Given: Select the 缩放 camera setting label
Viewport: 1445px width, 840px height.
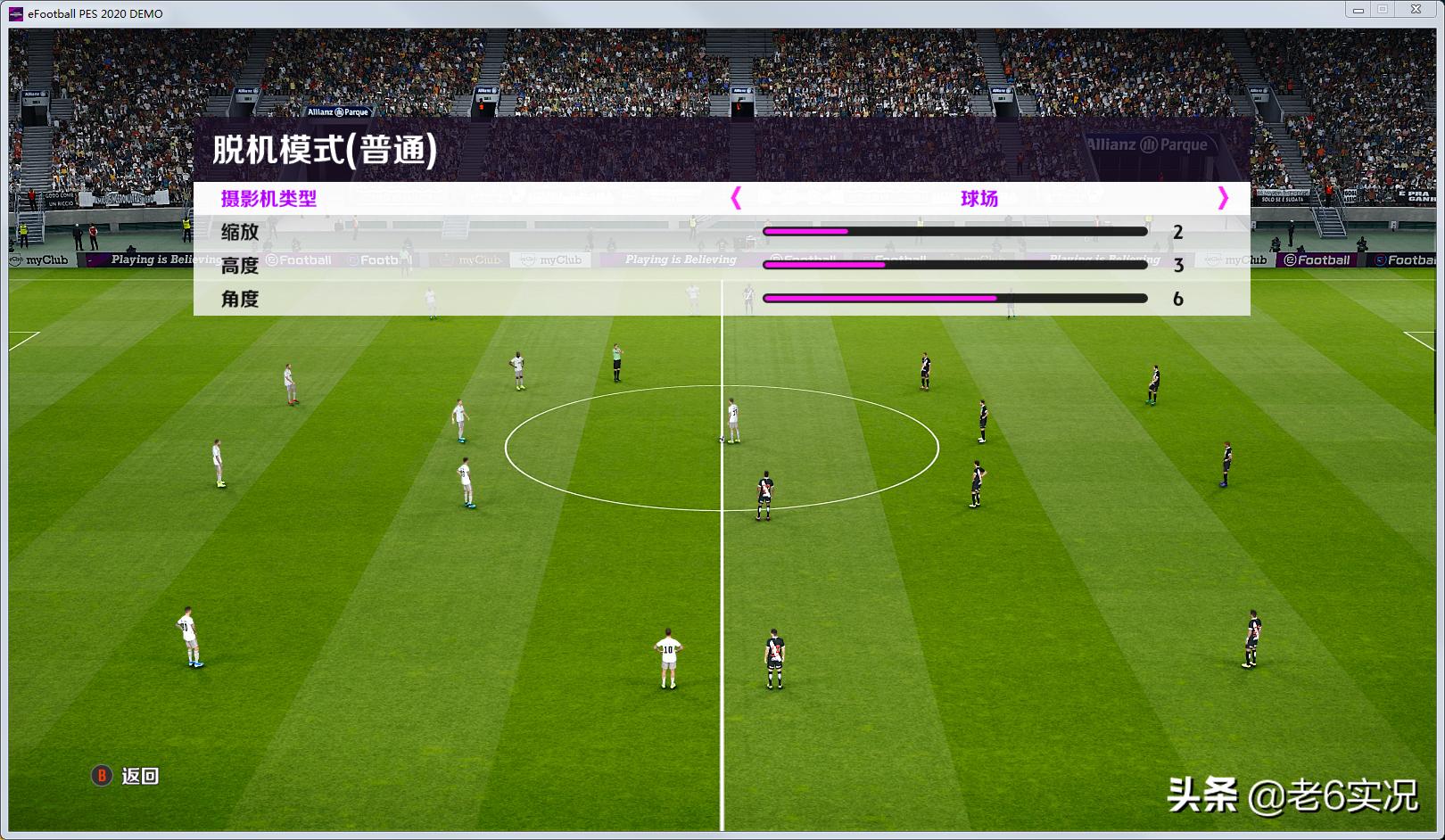Looking at the screenshot, I should coord(239,231).
